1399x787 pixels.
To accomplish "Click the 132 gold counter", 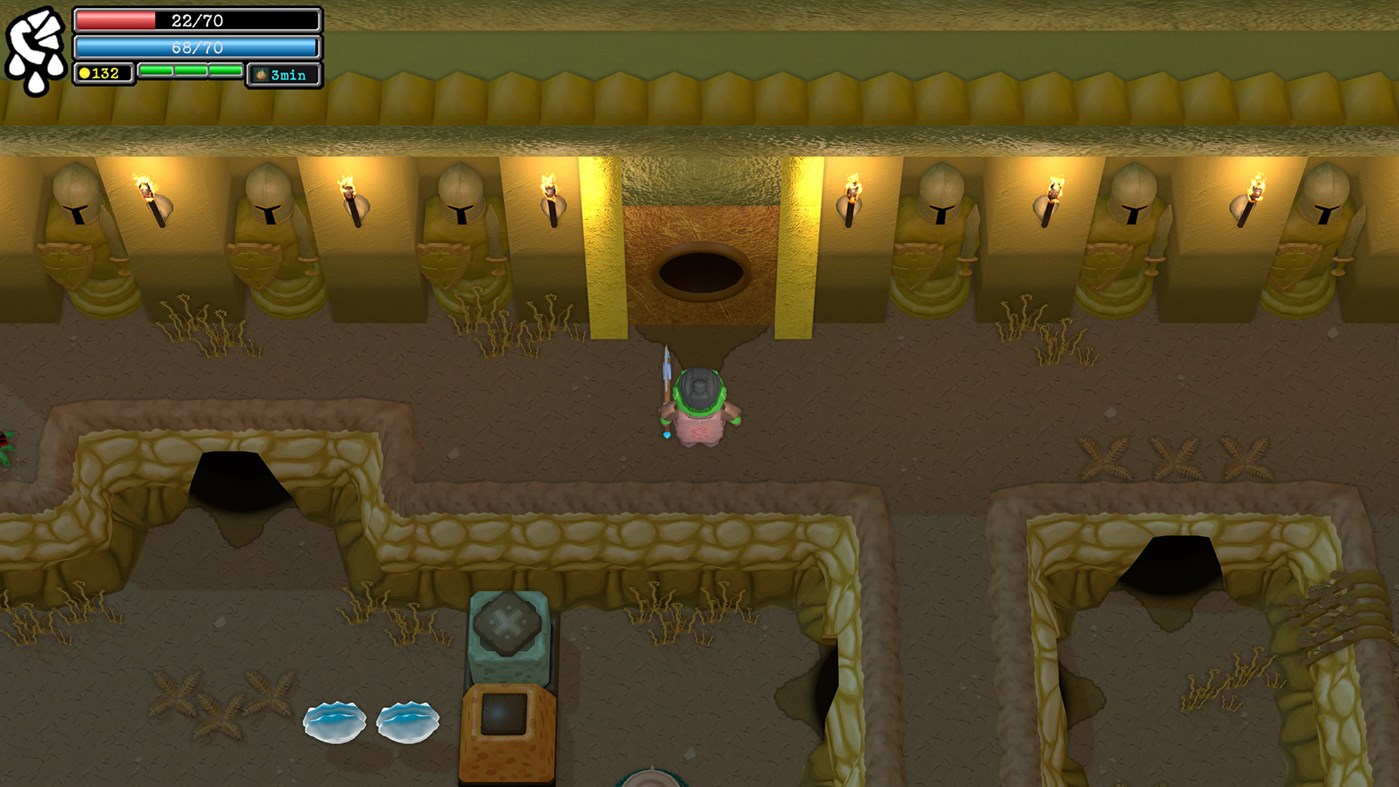I will tap(103, 72).
